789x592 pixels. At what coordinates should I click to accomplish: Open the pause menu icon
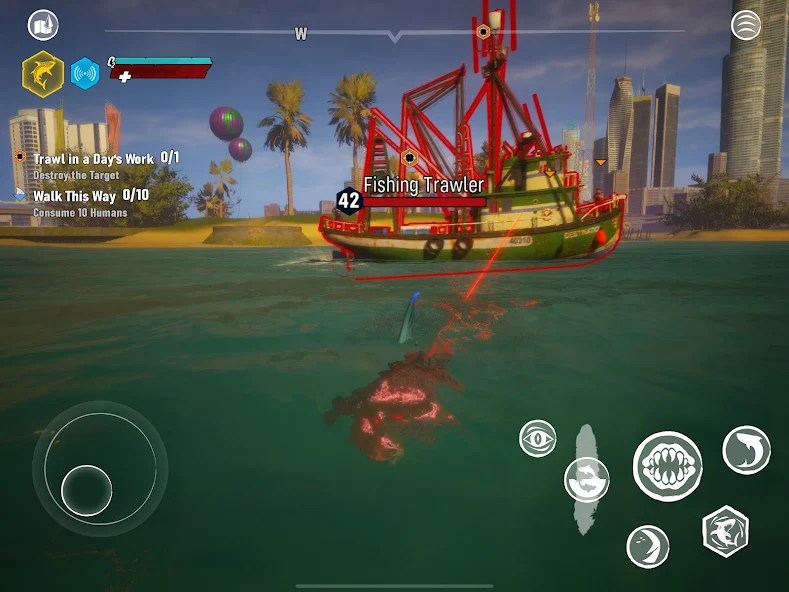746,25
